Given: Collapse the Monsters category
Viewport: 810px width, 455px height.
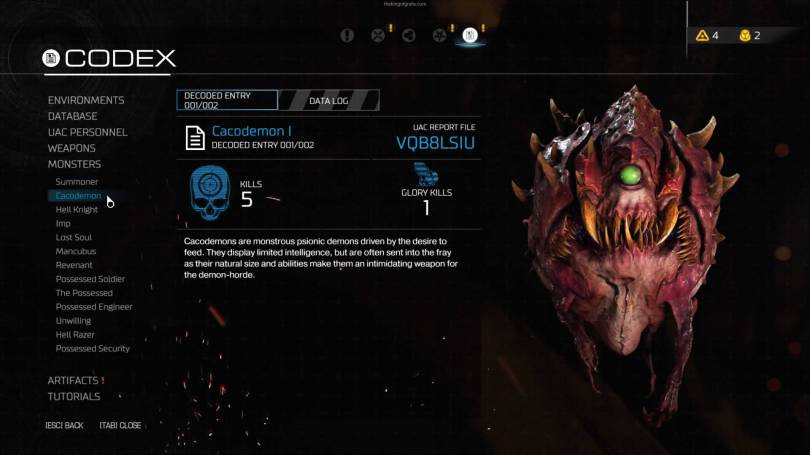Looking at the screenshot, I should (x=74, y=164).
